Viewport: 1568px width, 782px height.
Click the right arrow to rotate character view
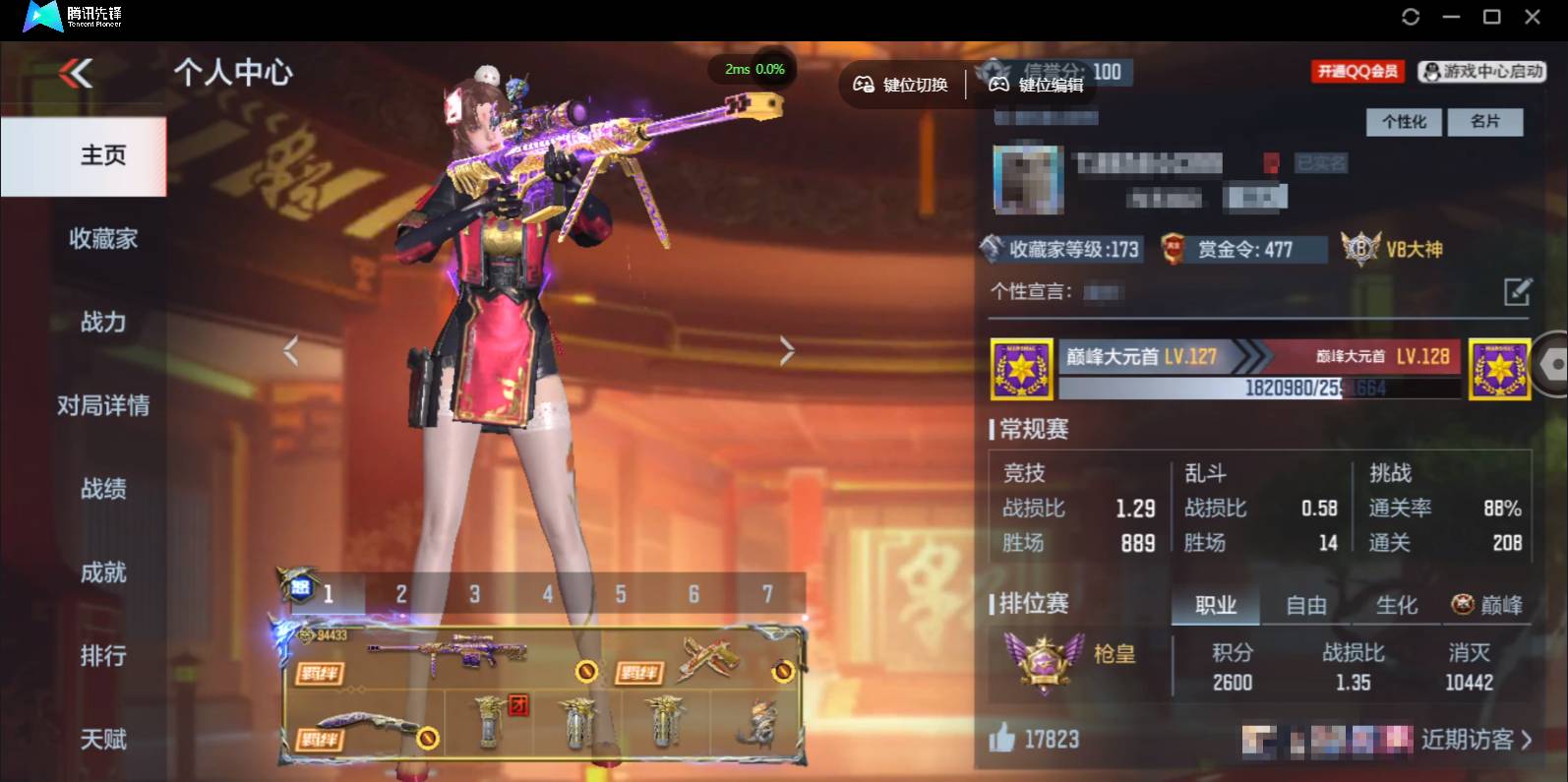(786, 350)
